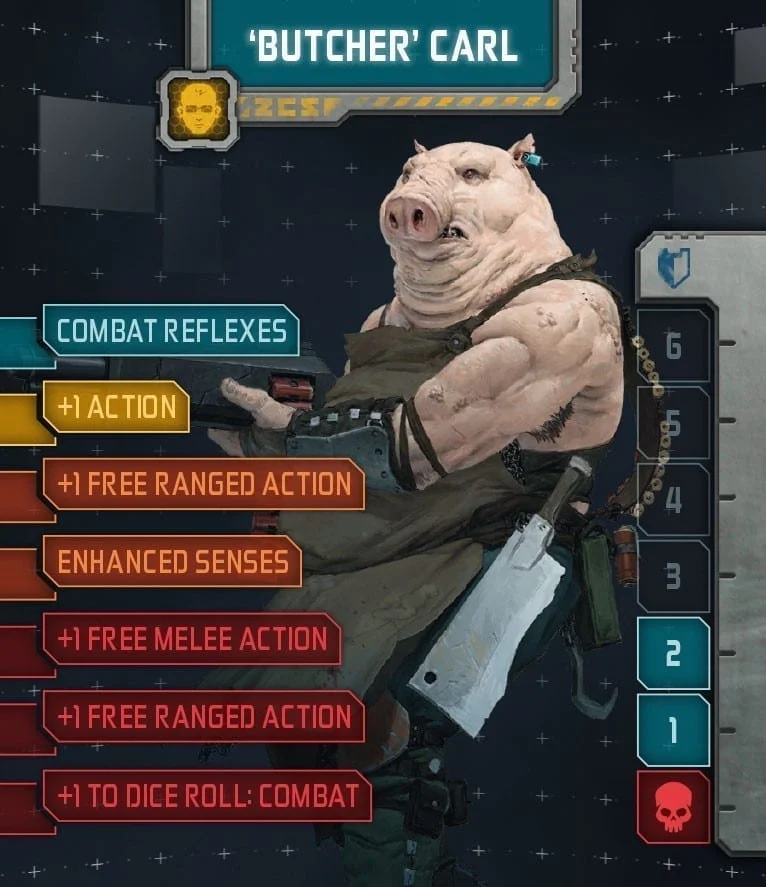Click the shield armor icon
The height and width of the screenshot is (887, 766).
(x=673, y=268)
